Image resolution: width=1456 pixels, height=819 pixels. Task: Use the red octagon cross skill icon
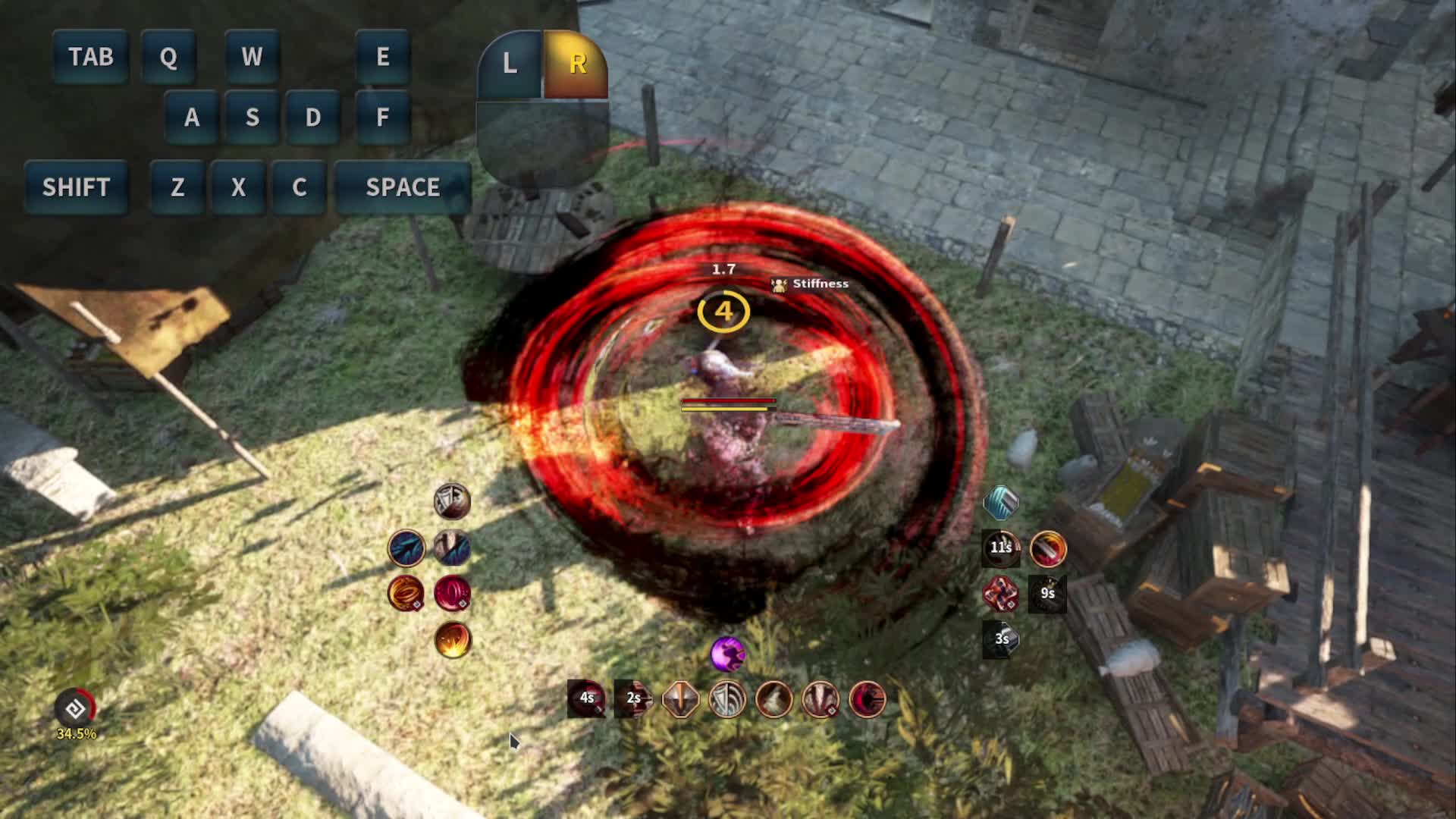1001,593
